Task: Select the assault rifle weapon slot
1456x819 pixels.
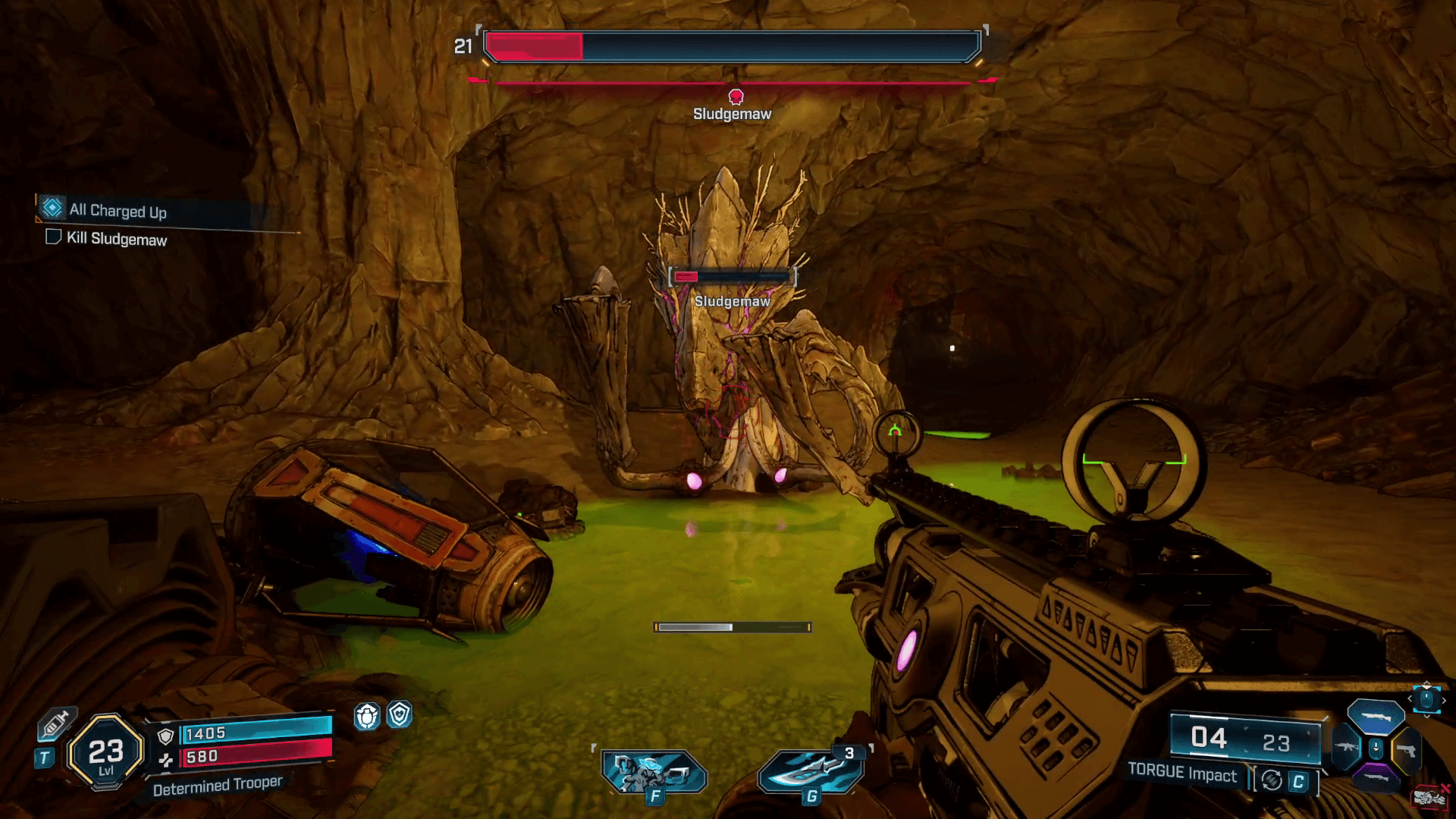Action: coord(1347,747)
